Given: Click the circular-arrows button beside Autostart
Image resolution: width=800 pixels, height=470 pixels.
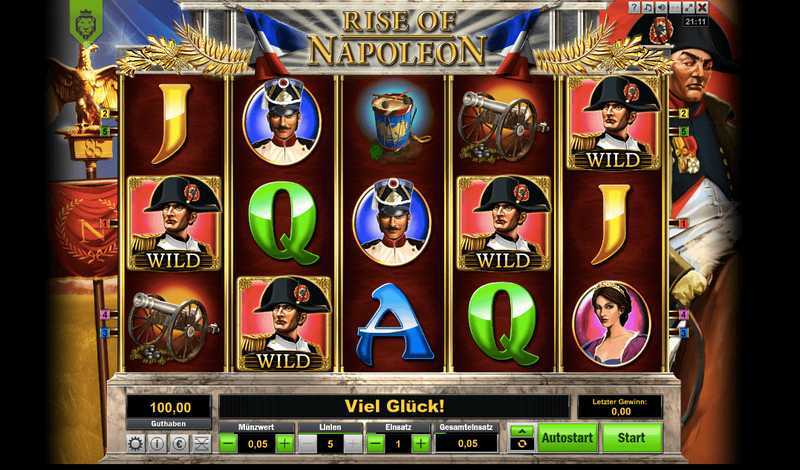Looking at the screenshot, I should coord(521,445).
